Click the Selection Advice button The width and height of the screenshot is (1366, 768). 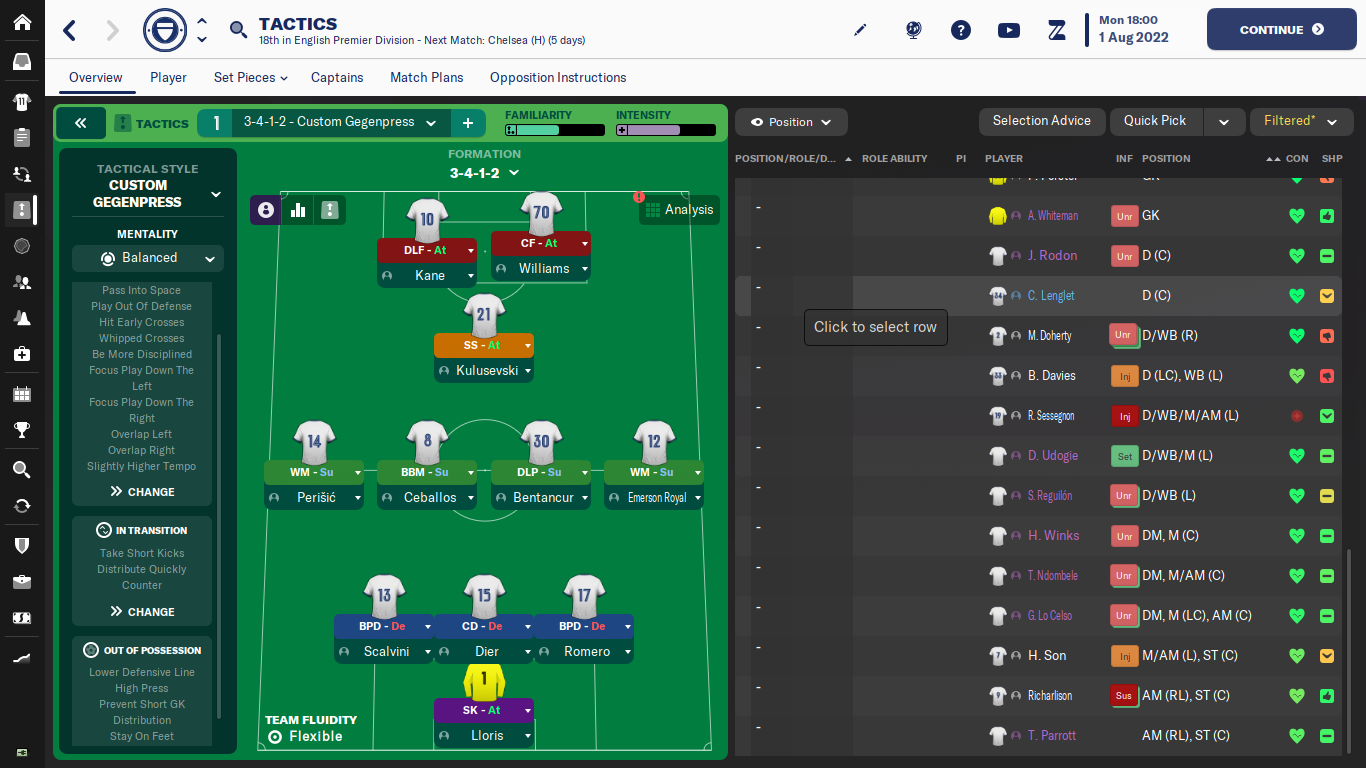[x=1042, y=121]
